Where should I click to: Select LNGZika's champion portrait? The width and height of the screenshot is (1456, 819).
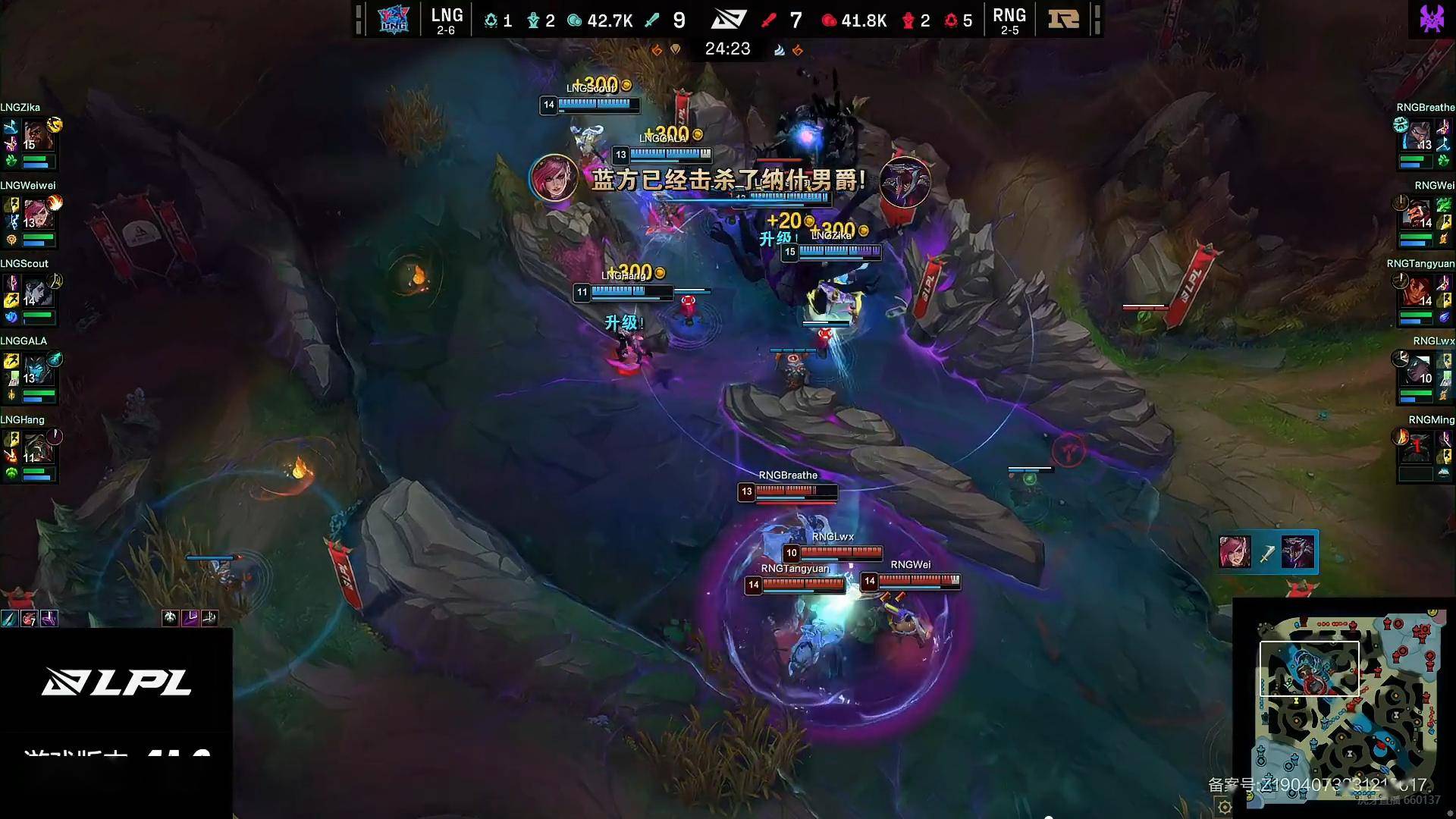(36, 136)
